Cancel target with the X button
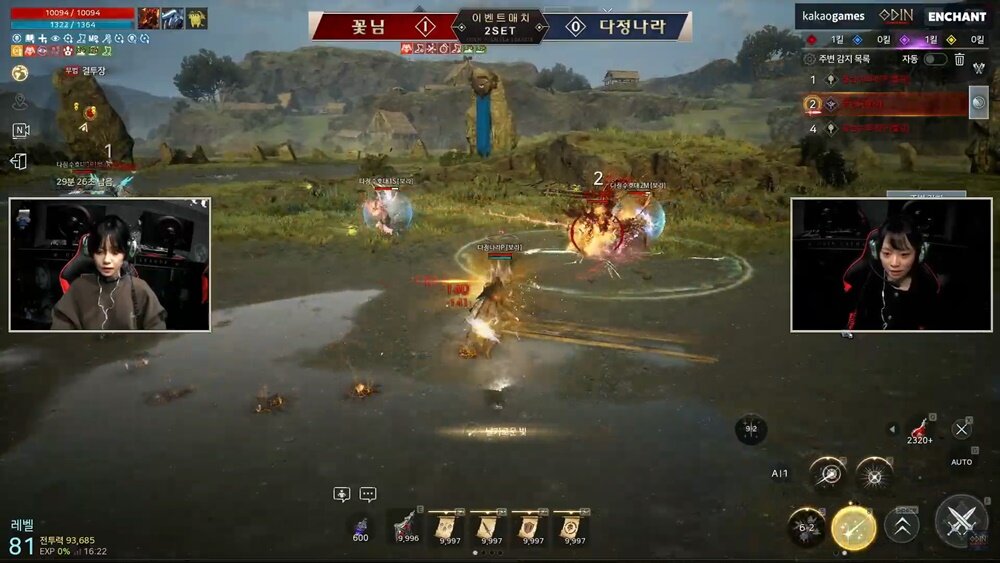The width and height of the screenshot is (1000, 563). [x=961, y=429]
